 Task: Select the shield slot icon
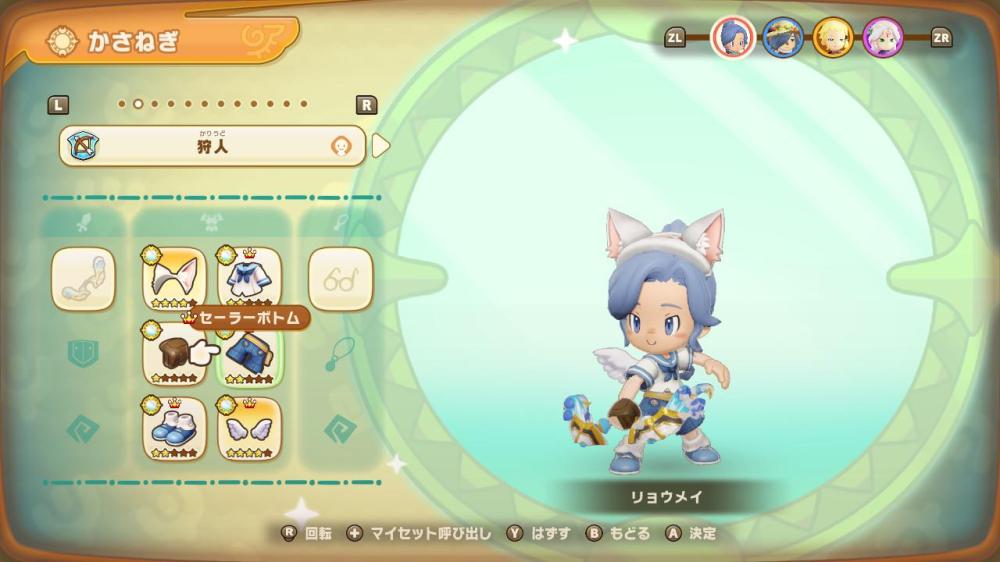[x=83, y=354]
